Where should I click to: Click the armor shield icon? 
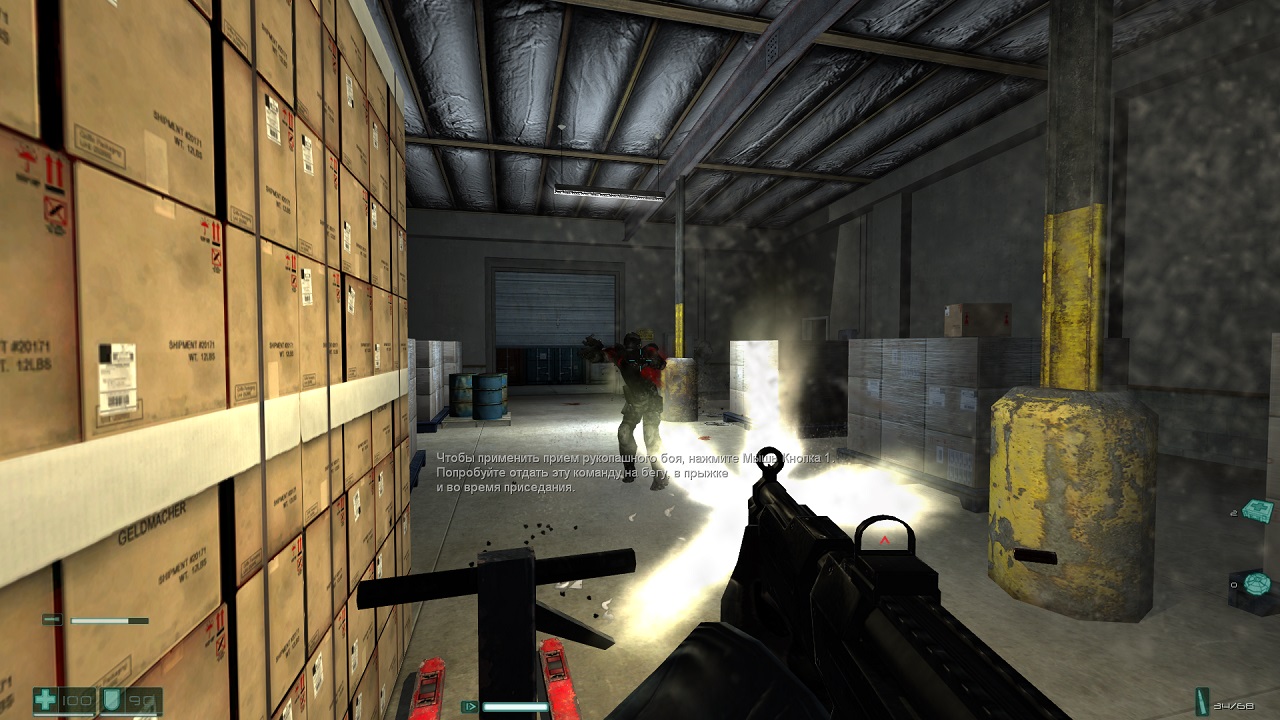112,700
